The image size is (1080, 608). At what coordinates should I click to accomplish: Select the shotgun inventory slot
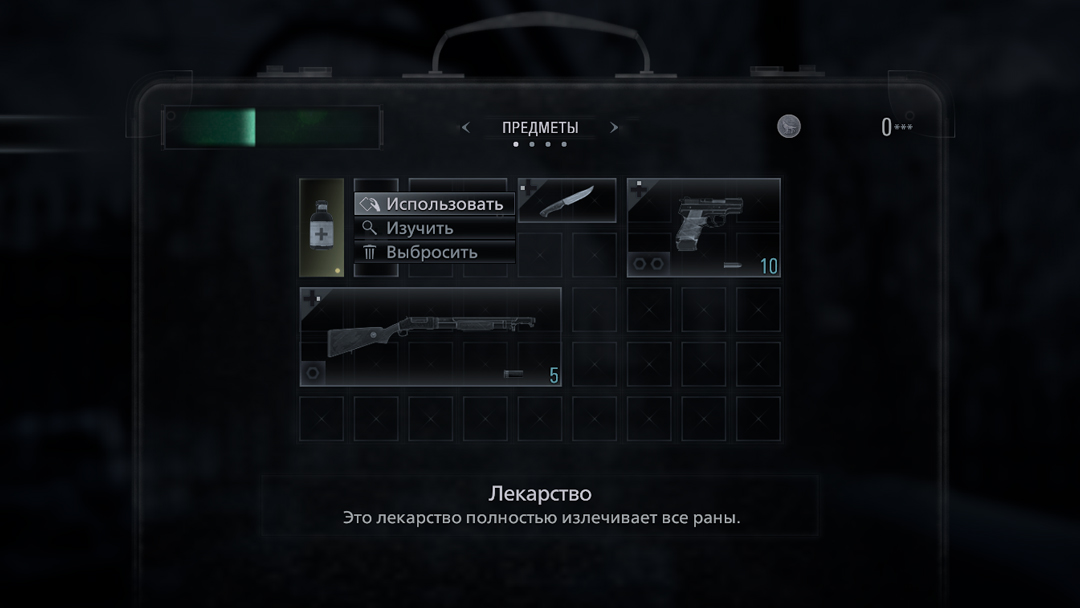[x=430, y=336]
